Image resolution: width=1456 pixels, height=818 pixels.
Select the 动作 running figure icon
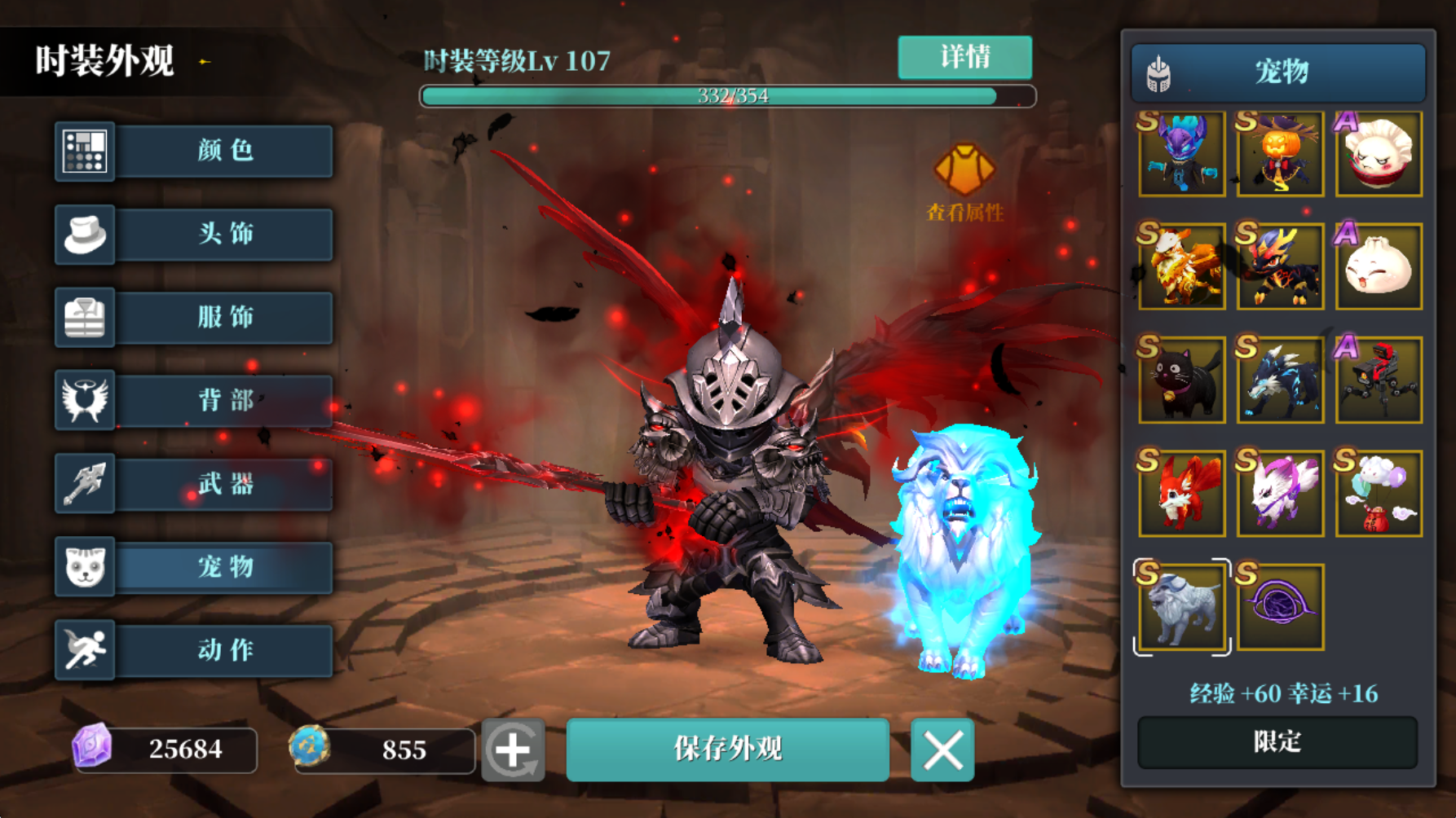(x=85, y=651)
